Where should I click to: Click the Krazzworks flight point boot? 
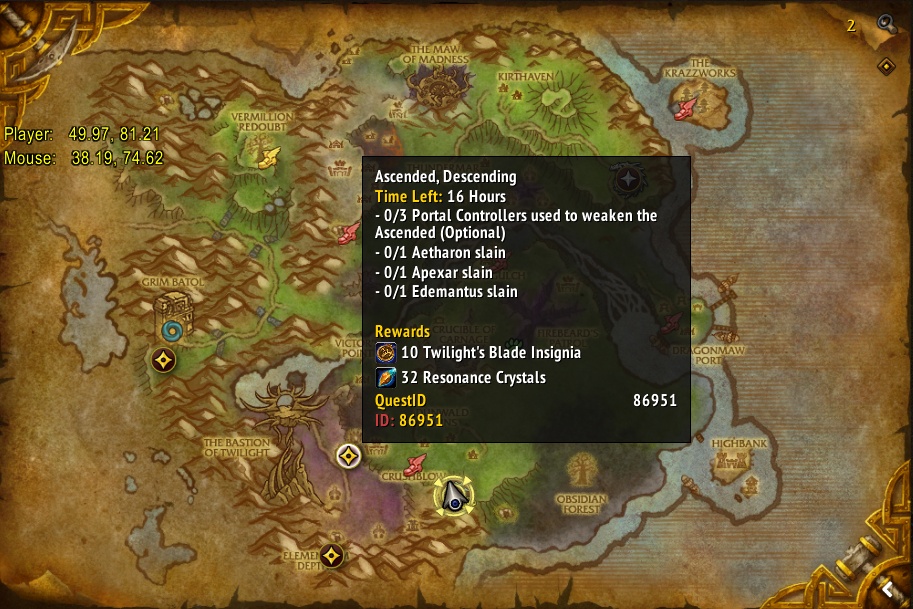pos(687,104)
